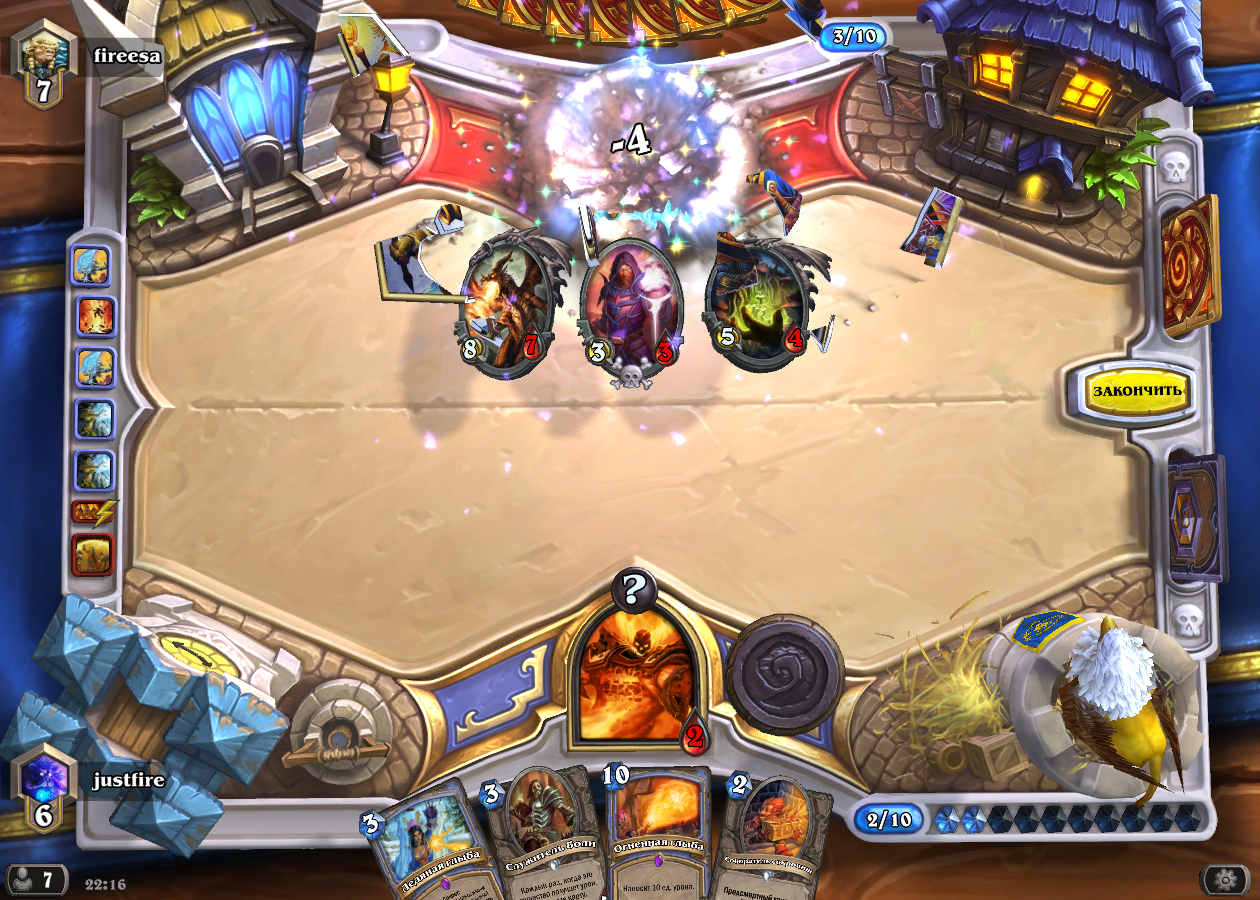Open the friends list button showing 7
Screen dimensions: 1260x900
point(35,880)
